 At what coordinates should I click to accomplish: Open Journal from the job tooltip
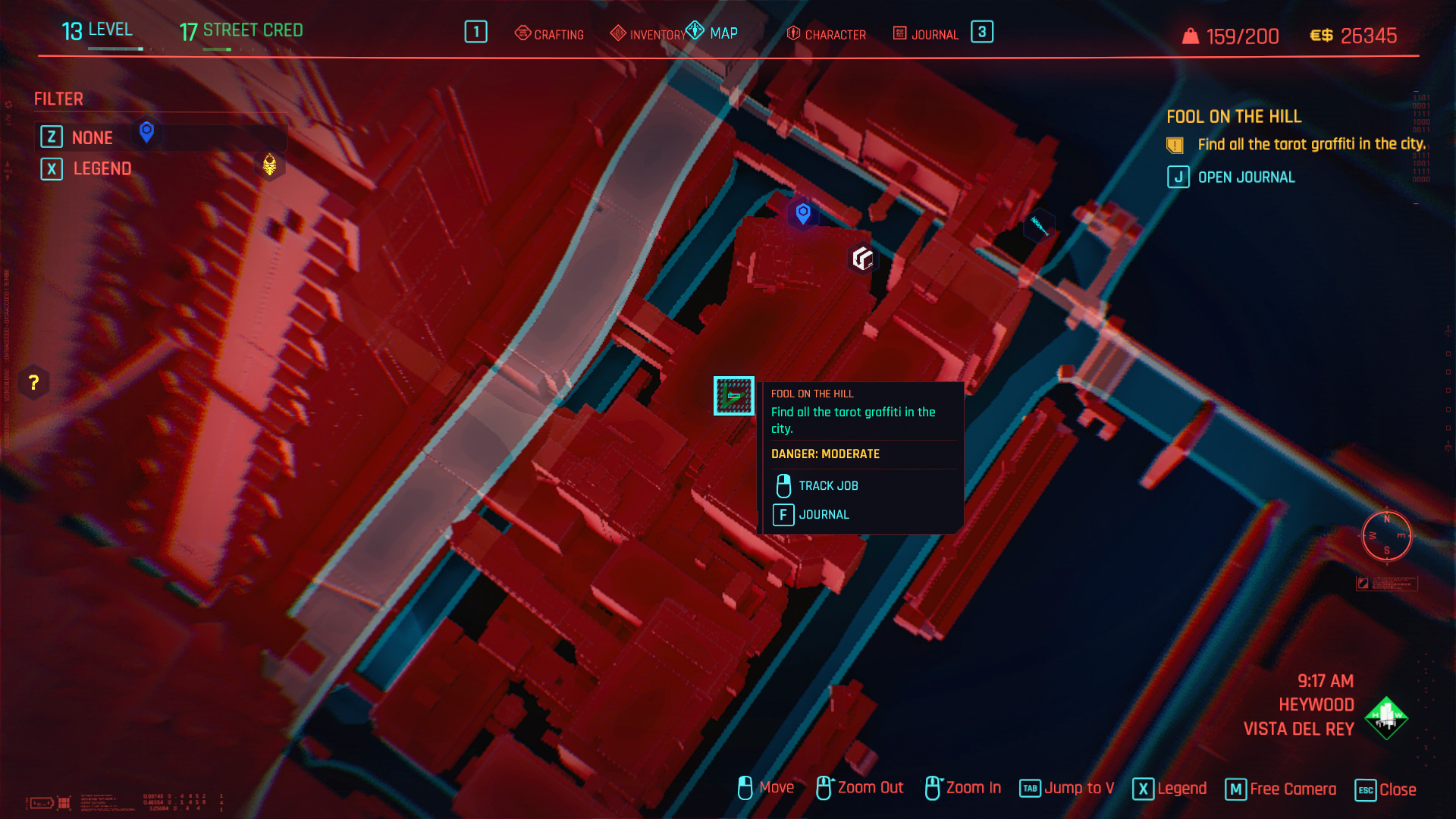tap(823, 514)
